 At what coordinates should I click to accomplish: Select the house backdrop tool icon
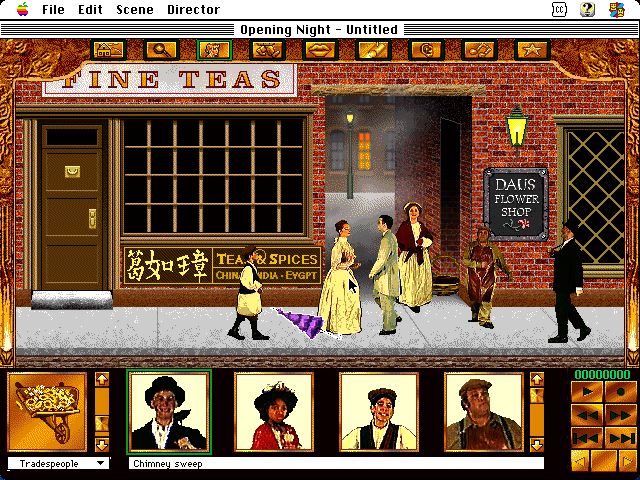point(109,49)
